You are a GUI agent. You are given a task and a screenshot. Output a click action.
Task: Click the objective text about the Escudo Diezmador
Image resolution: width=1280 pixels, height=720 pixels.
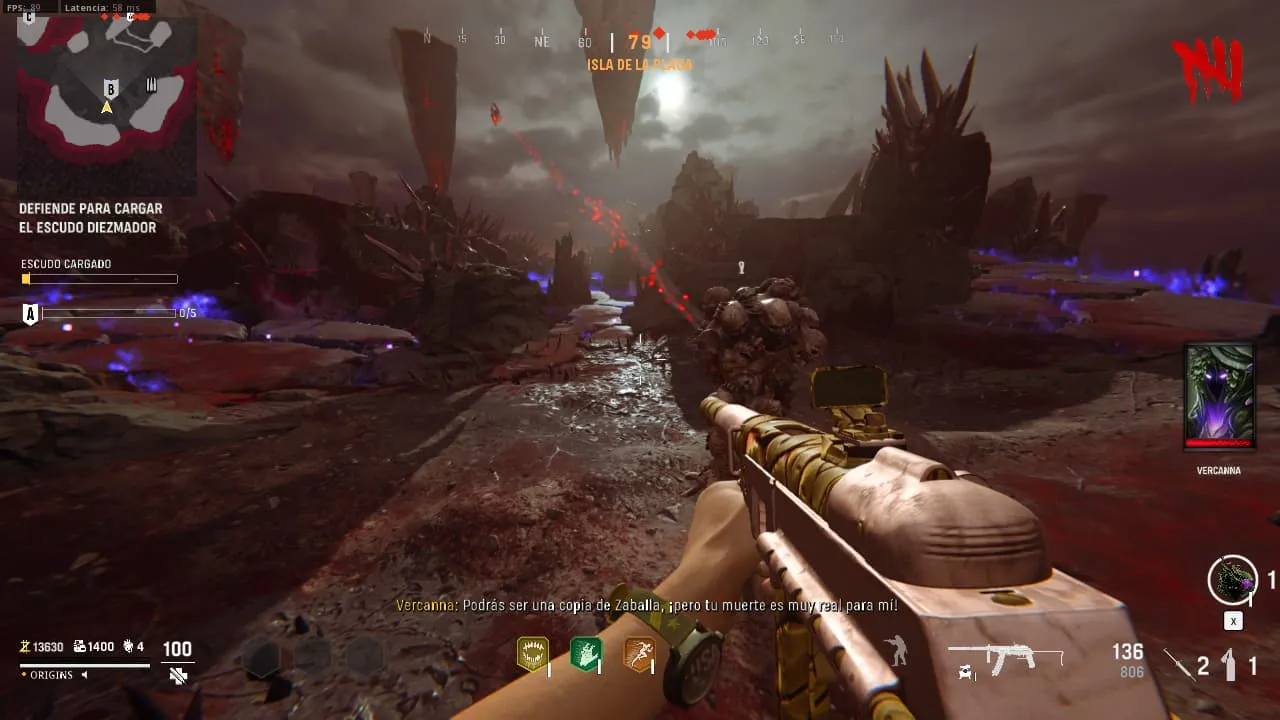91,218
